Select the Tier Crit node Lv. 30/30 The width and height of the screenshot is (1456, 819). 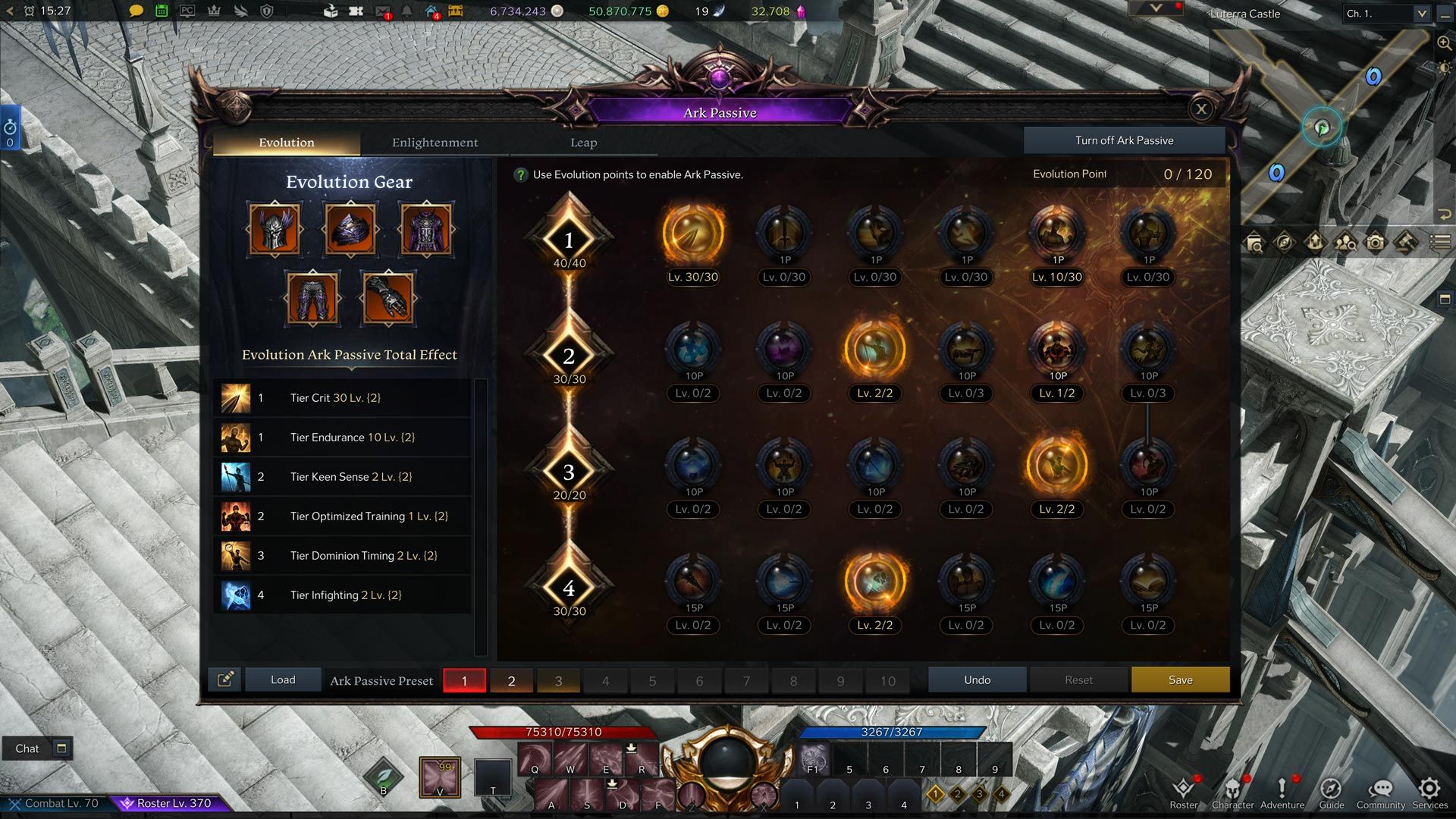(692, 237)
